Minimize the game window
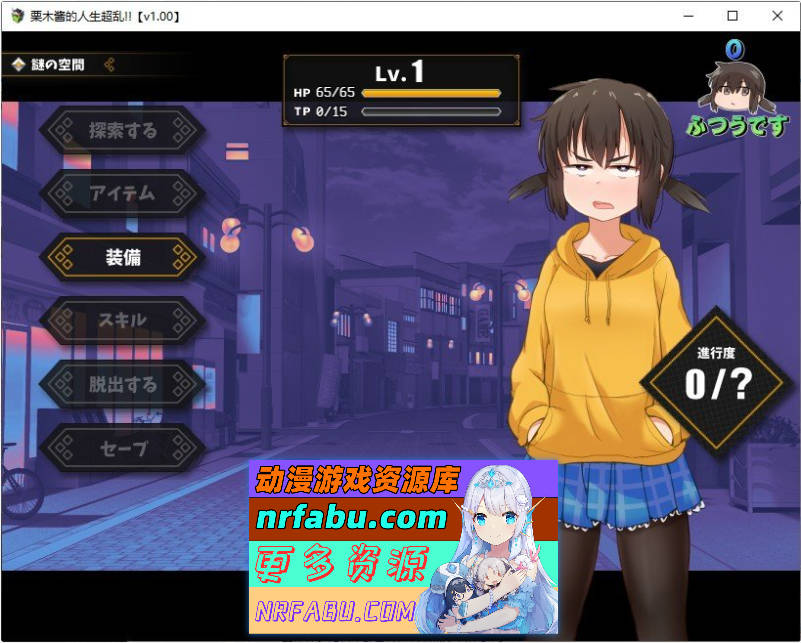This screenshot has width=801, height=643. coord(688,16)
